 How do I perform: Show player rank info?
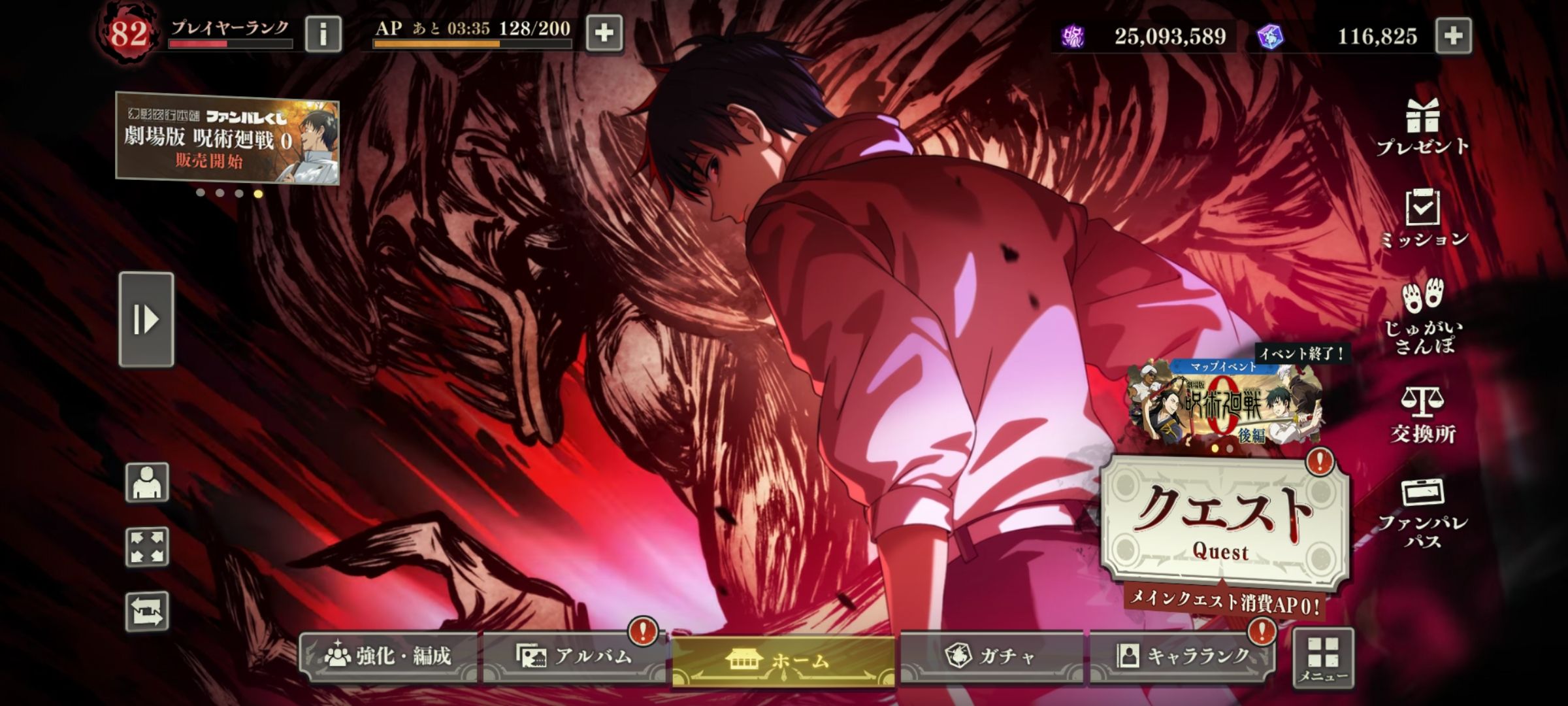point(323,33)
